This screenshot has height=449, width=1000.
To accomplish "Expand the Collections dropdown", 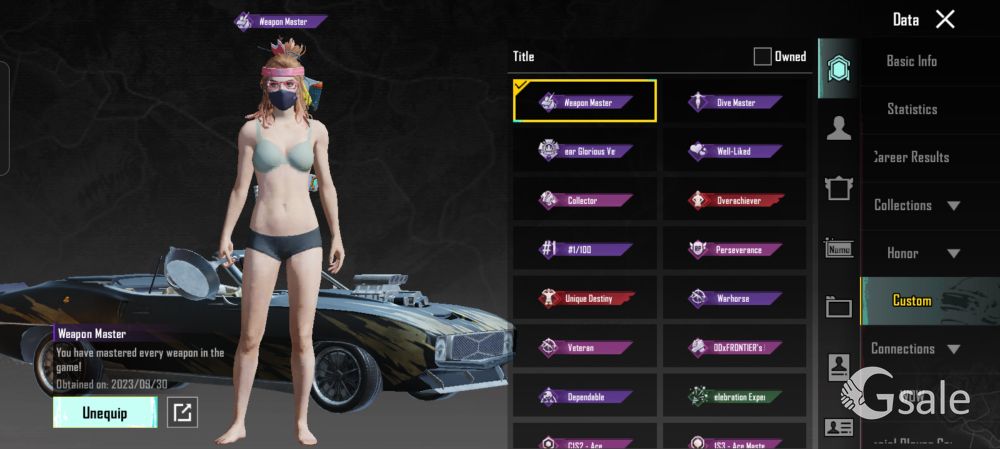I will (x=916, y=205).
